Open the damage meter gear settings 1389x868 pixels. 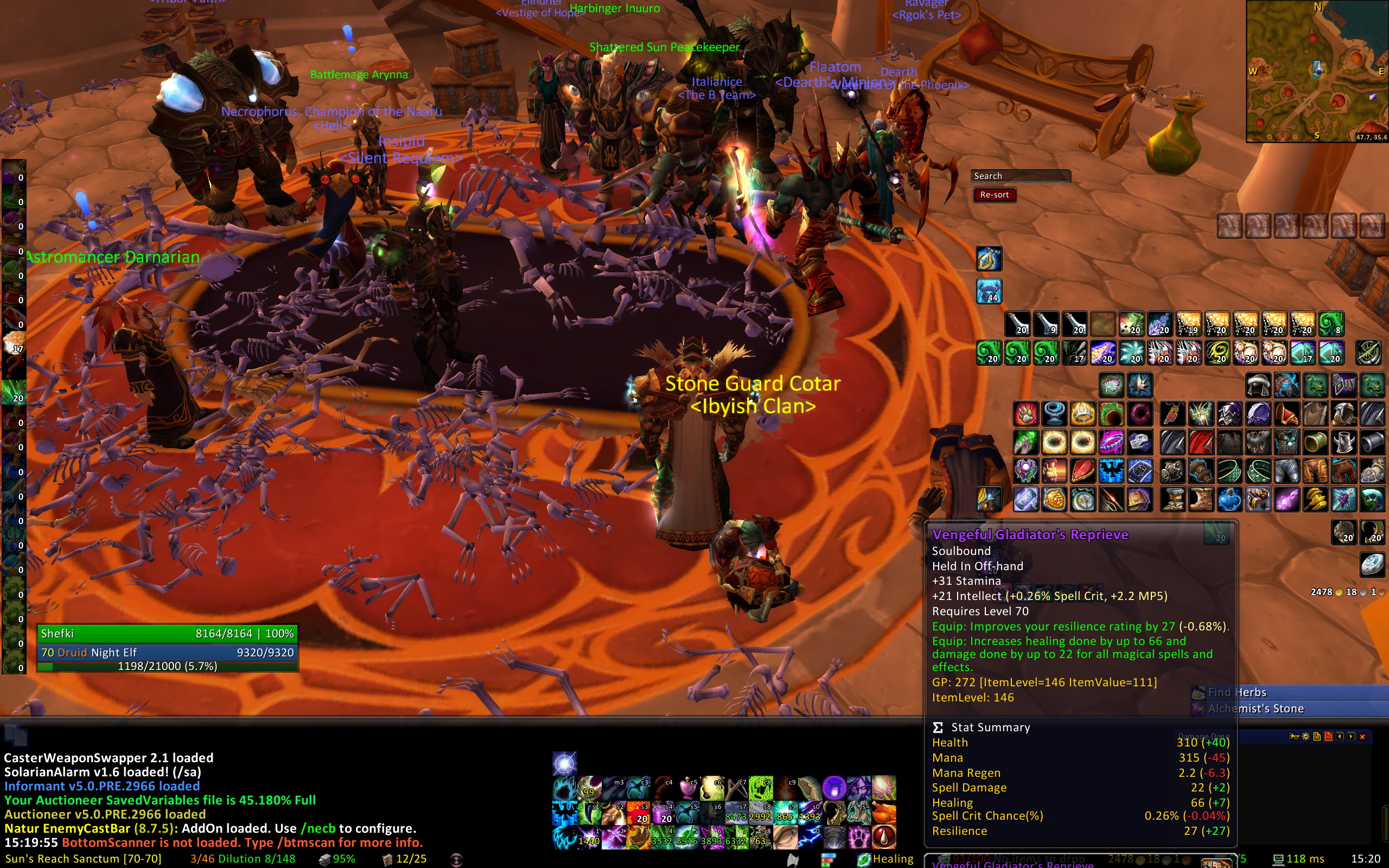coord(1306,737)
